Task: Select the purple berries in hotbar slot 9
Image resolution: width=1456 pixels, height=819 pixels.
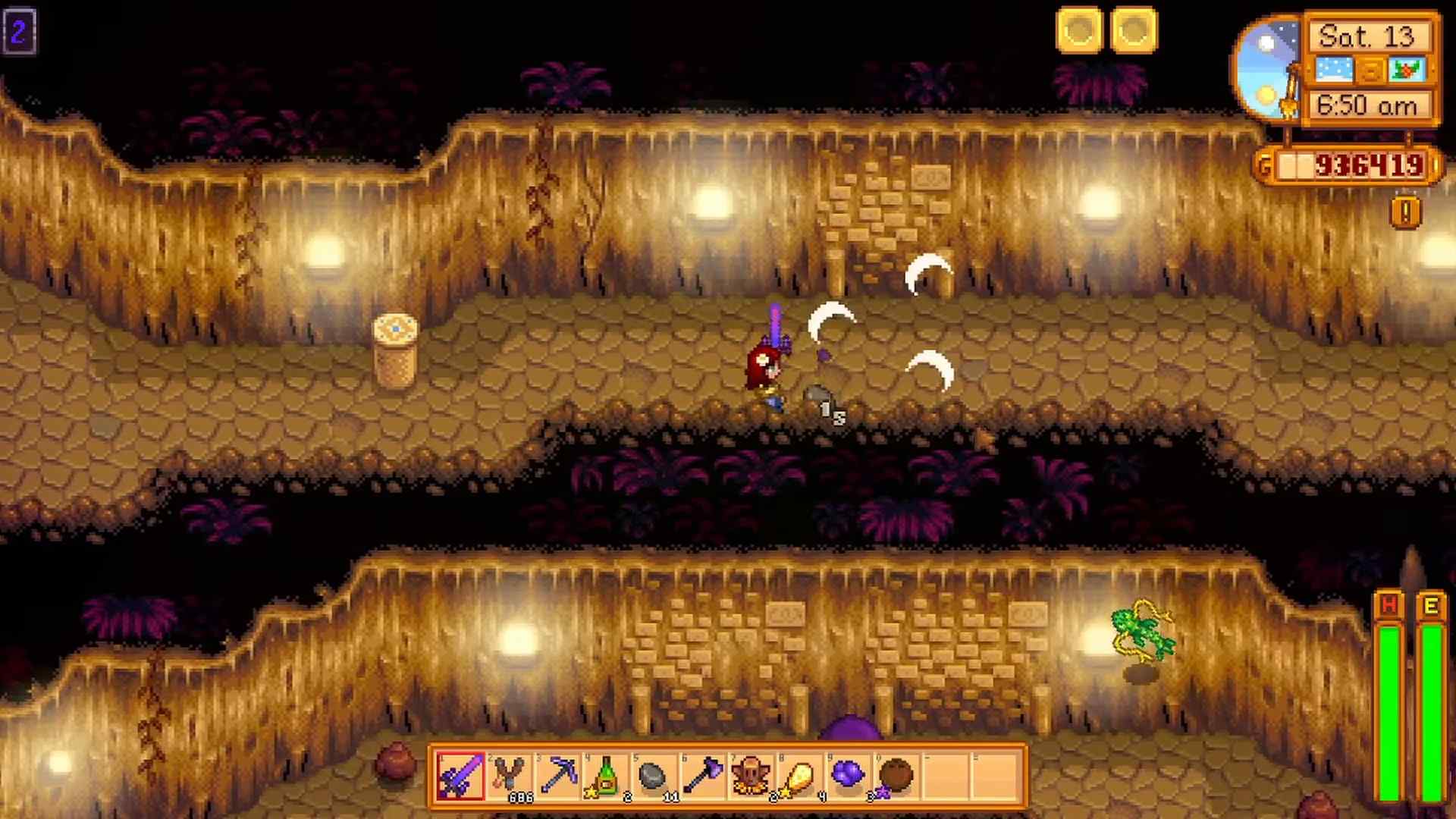Action: click(x=849, y=776)
